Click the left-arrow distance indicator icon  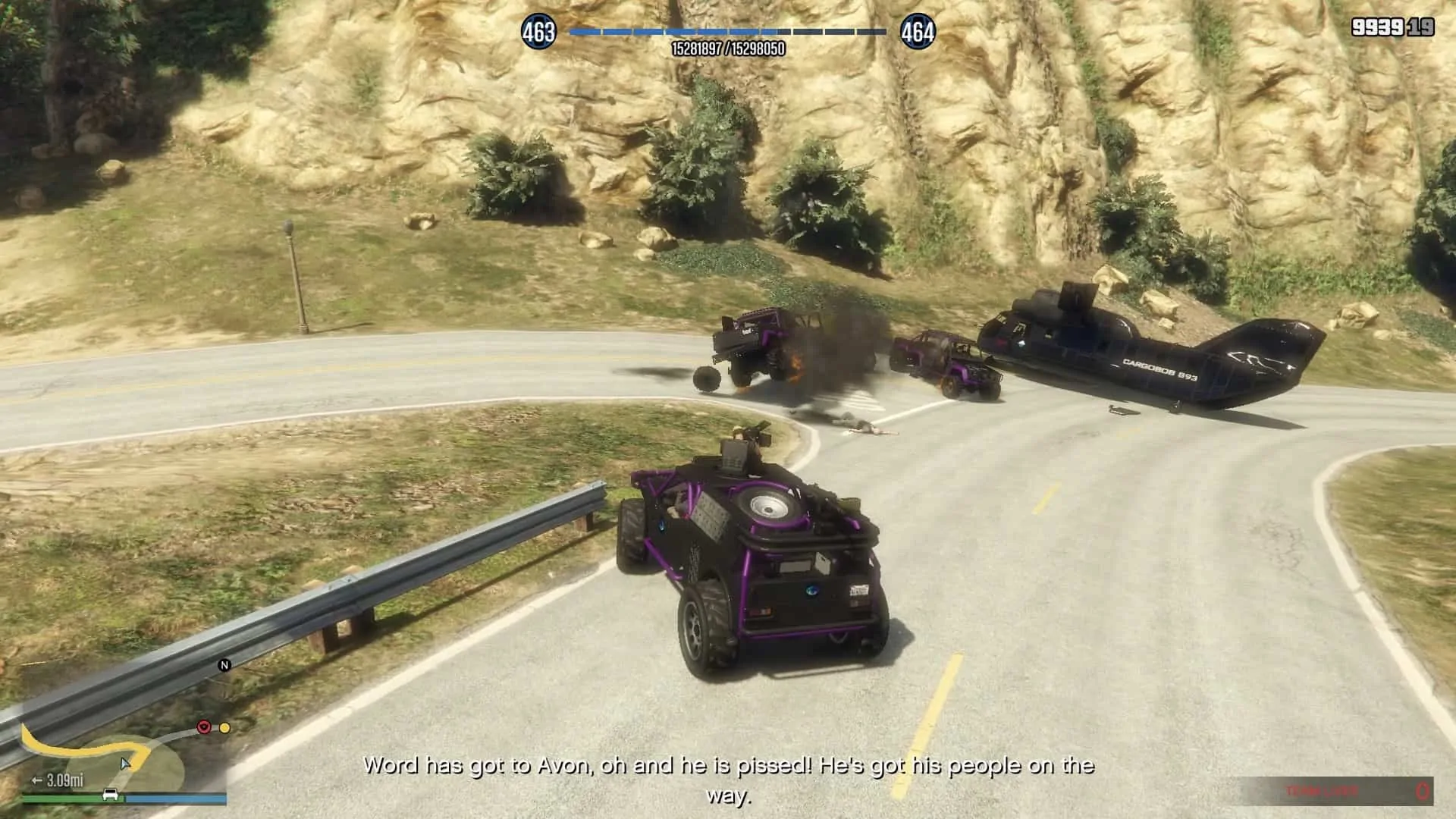(37, 781)
